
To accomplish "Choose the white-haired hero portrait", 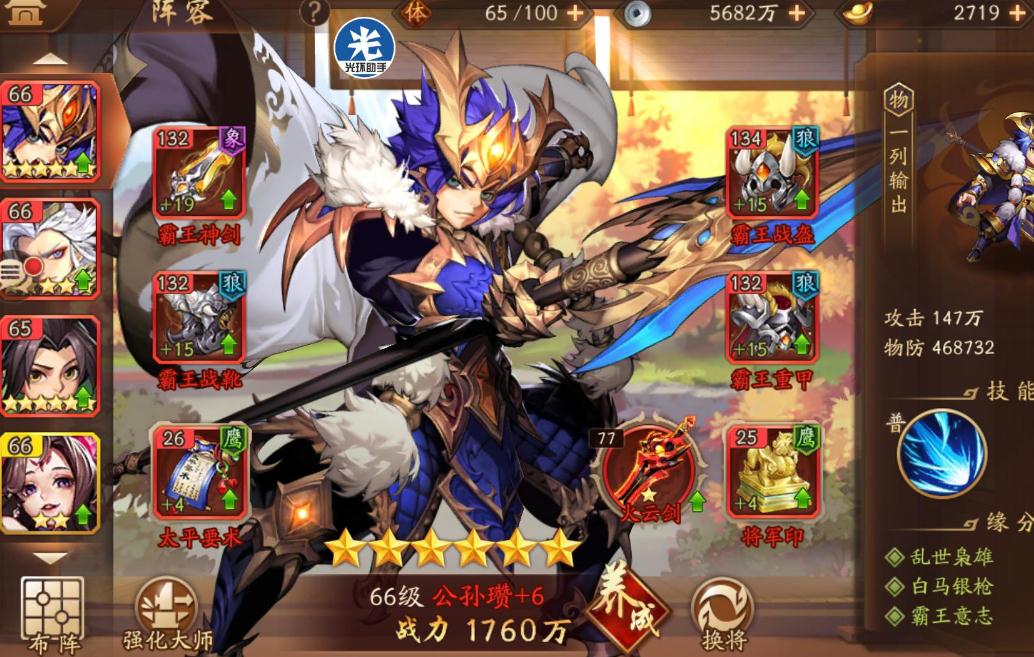I will tap(50, 248).
